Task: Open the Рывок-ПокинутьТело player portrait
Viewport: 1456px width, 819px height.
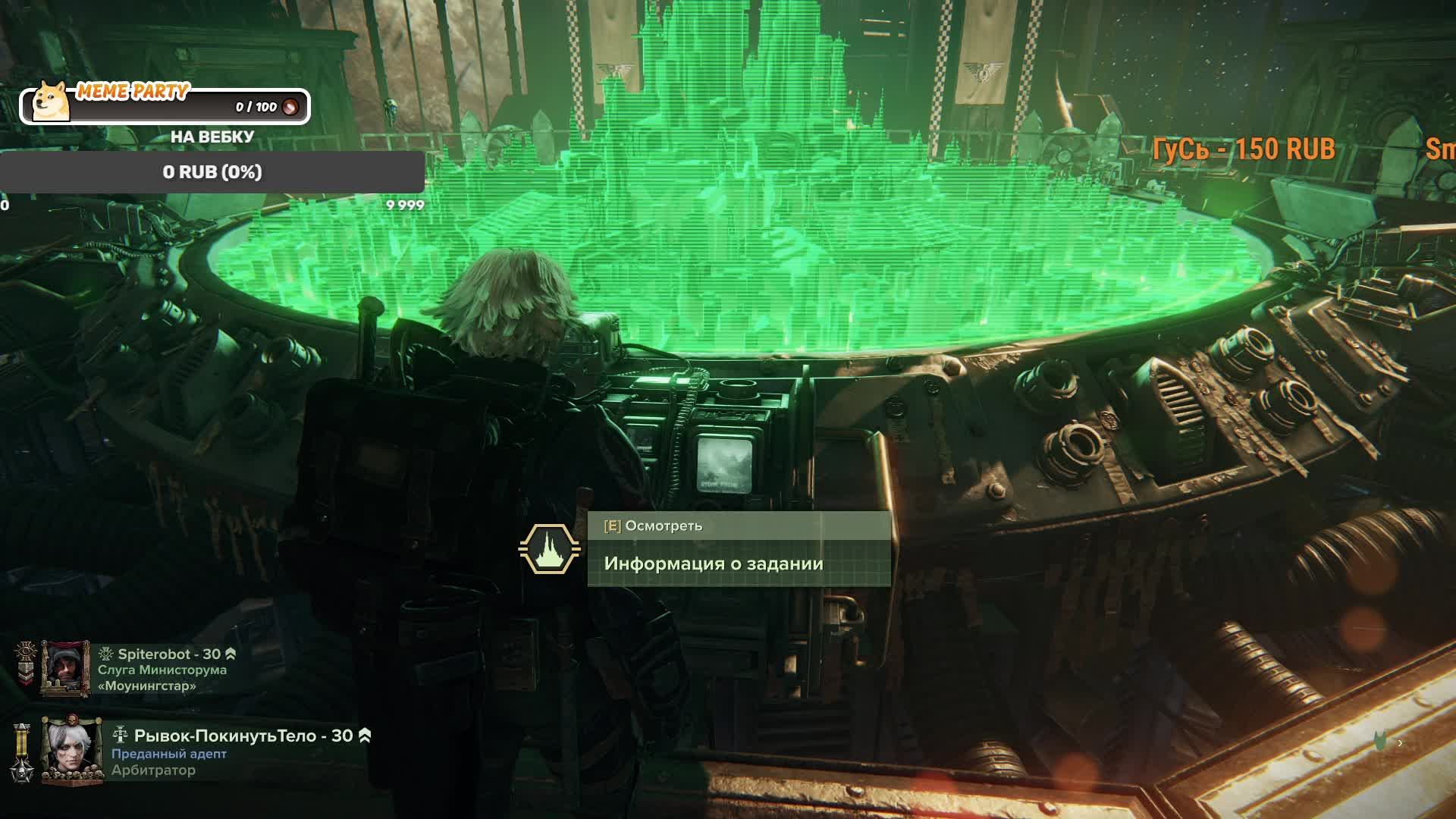Action: coord(71,748)
